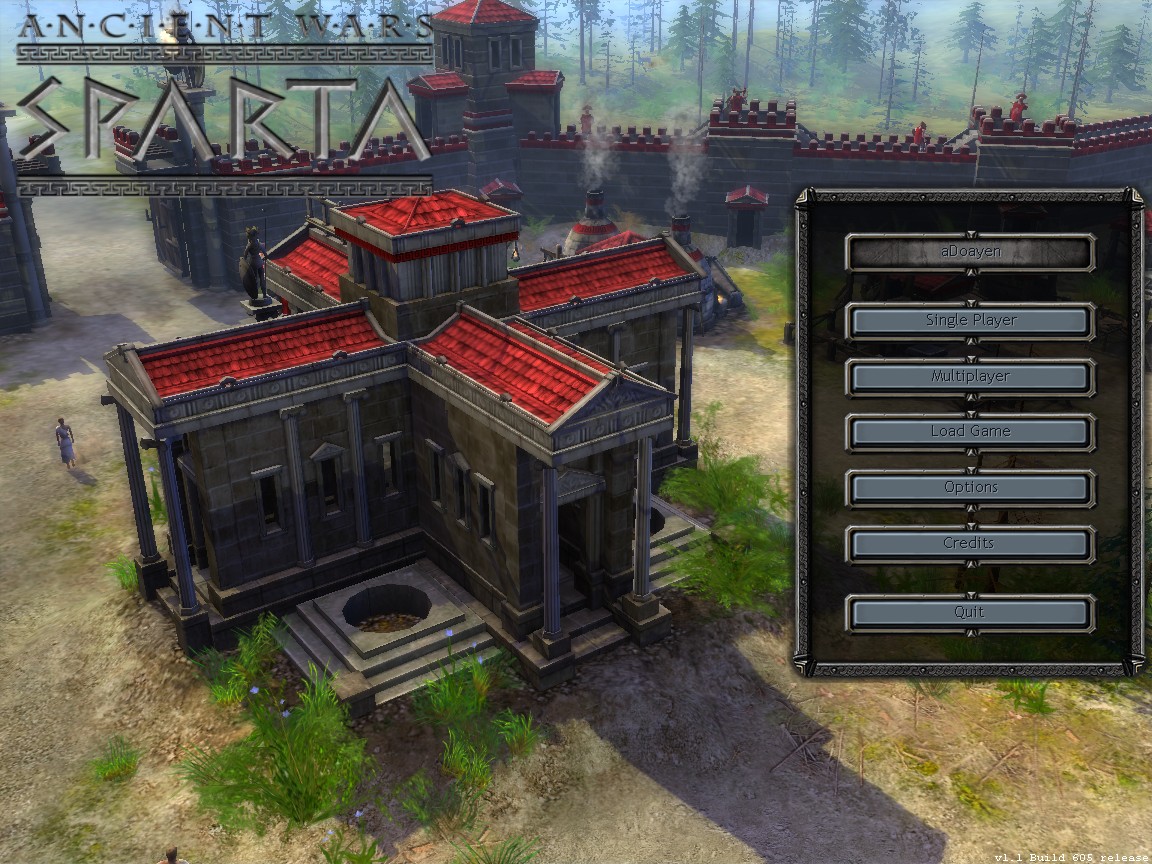The height and width of the screenshot is (864, 1152).
Task: Click the aDoayen player profile button
Action: coord(970,253)
